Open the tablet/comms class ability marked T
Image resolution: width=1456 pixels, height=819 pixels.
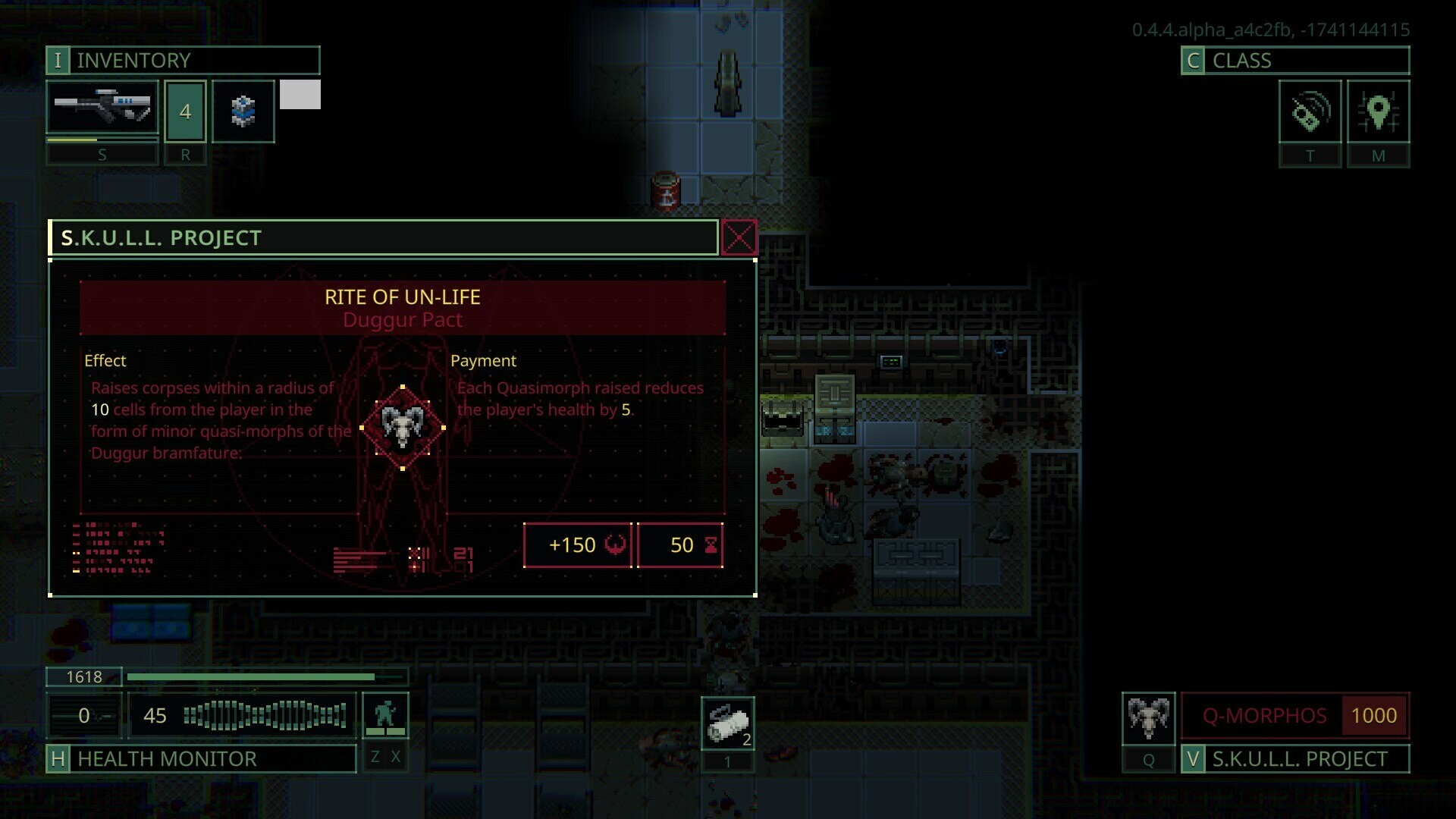pyautogui.click(x=1310, y=112)
